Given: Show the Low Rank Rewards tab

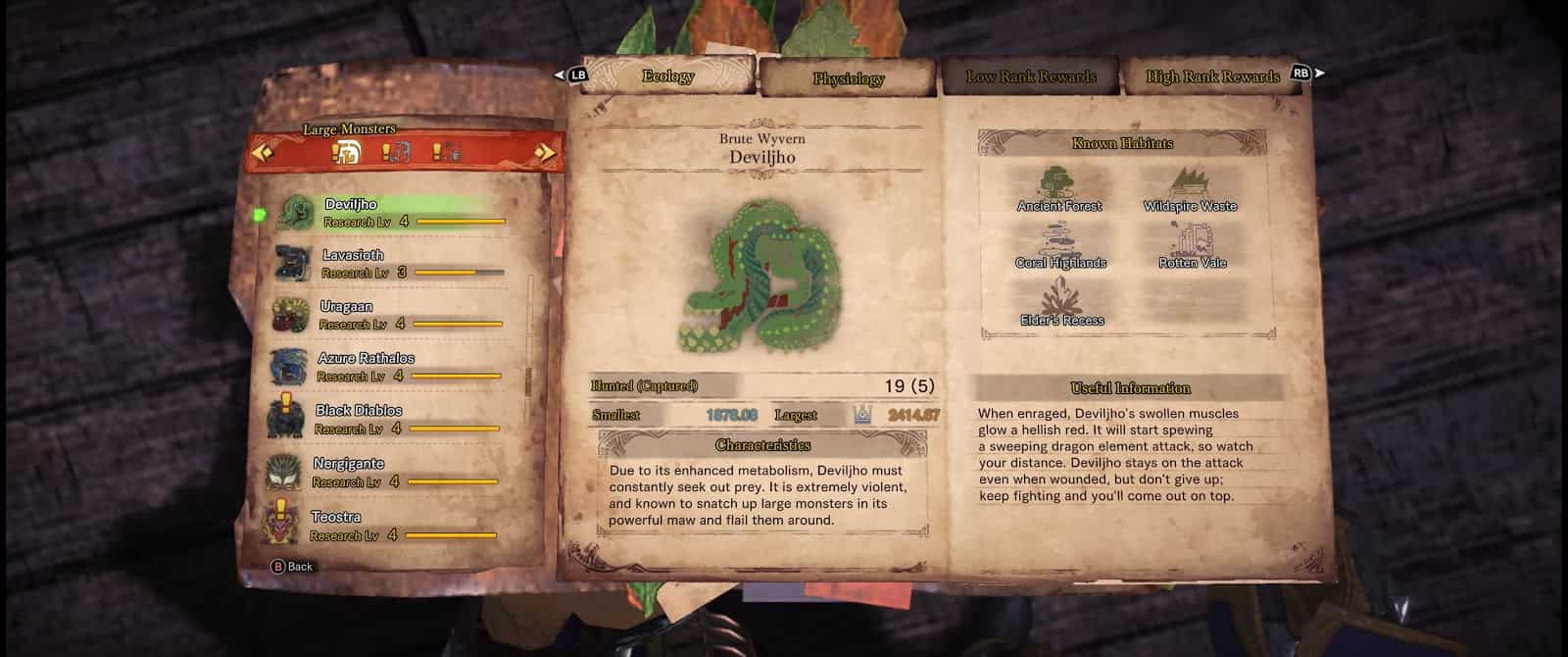Looking at the screenshot, I should pyautogui.click(x=1031, y=76).
